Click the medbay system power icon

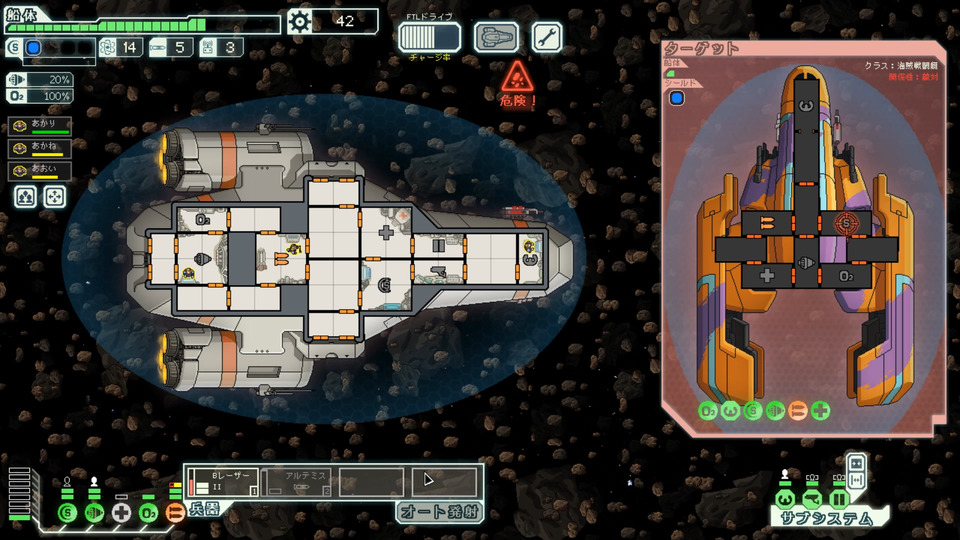[x=121, y=513]
